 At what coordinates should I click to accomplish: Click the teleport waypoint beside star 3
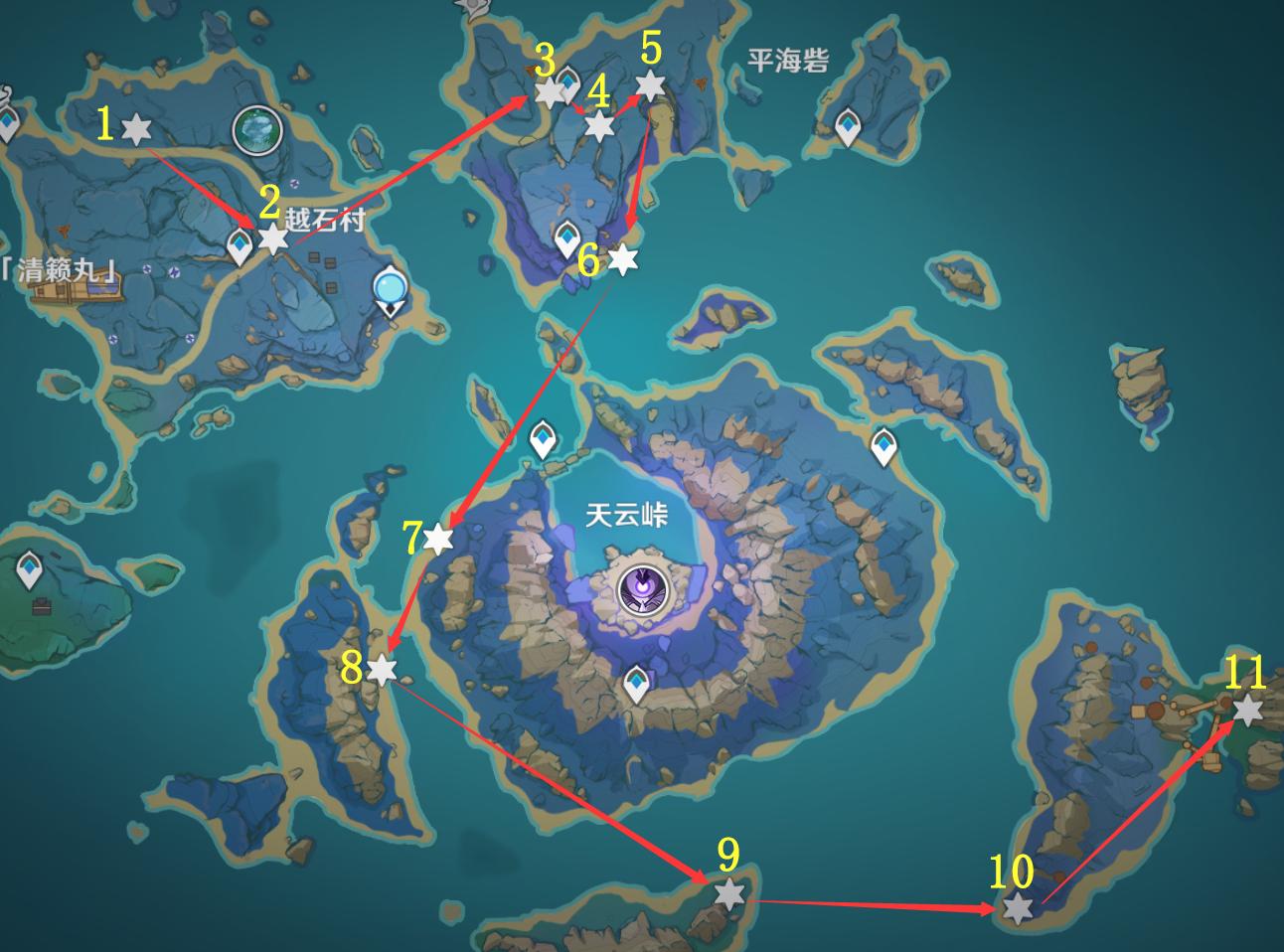pos(568,80)
